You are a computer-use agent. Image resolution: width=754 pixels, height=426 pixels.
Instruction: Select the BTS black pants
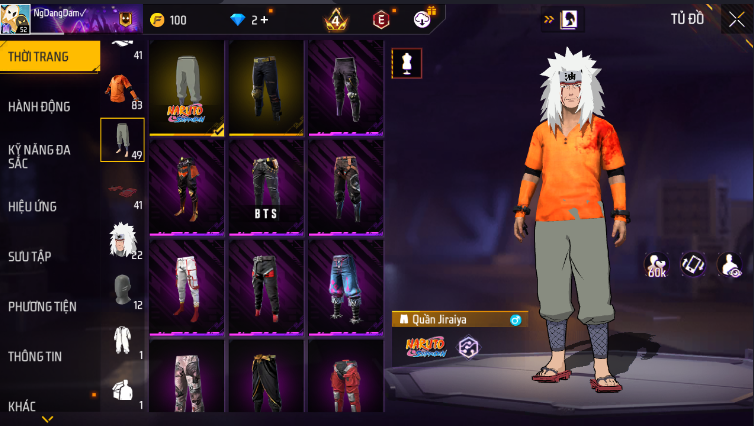click(x=265, y=187)
